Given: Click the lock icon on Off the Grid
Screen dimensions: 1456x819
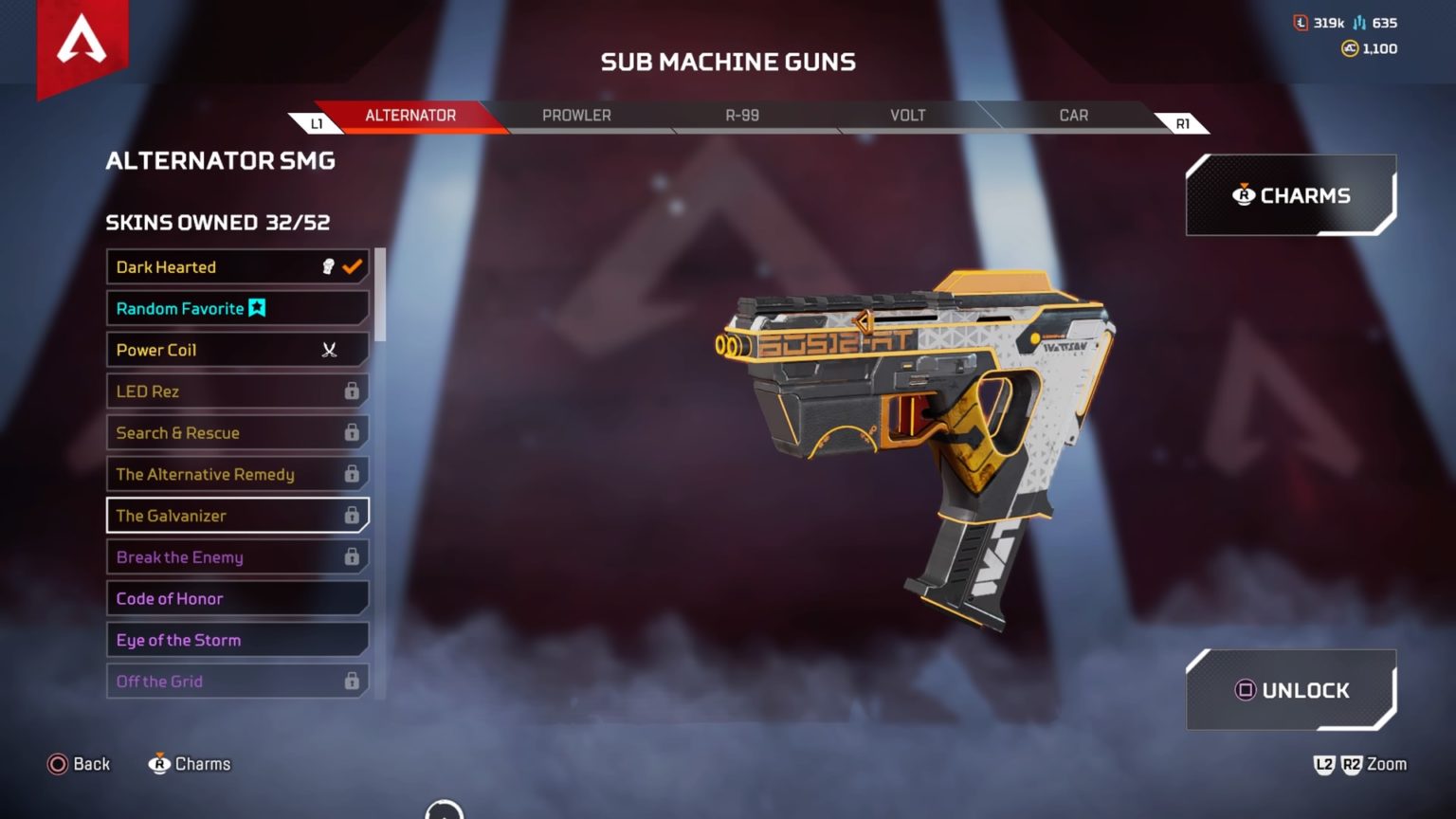Looking at the screenshot, I should [353, 681].
